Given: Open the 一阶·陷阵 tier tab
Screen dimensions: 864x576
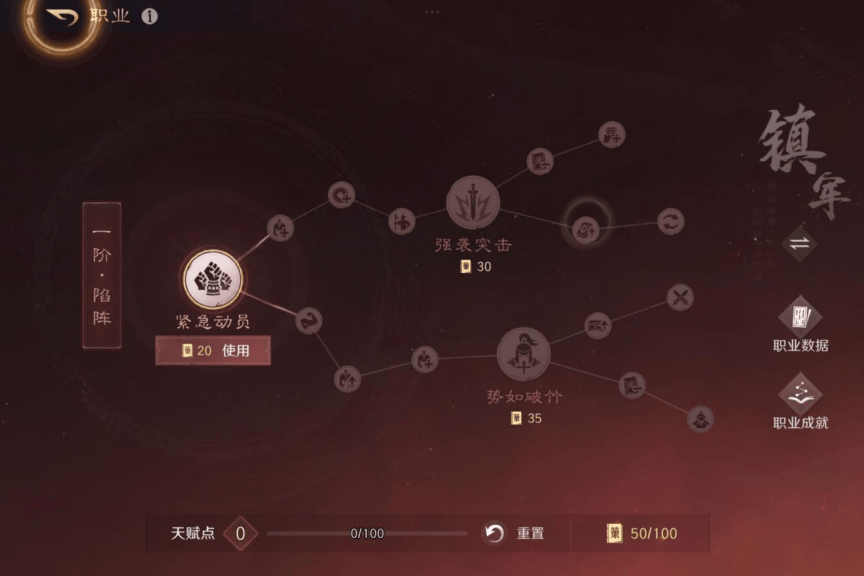Looking at the screenshot, I should click(x=102, y=275).
